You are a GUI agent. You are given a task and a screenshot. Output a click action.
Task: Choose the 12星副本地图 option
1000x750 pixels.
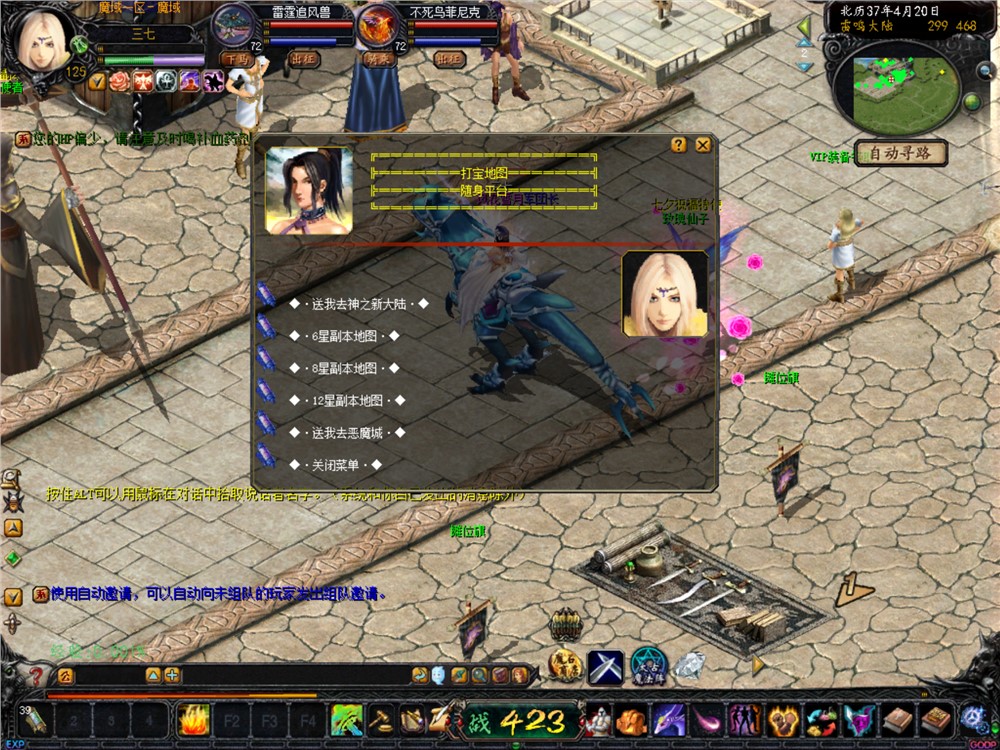[347, 401]
